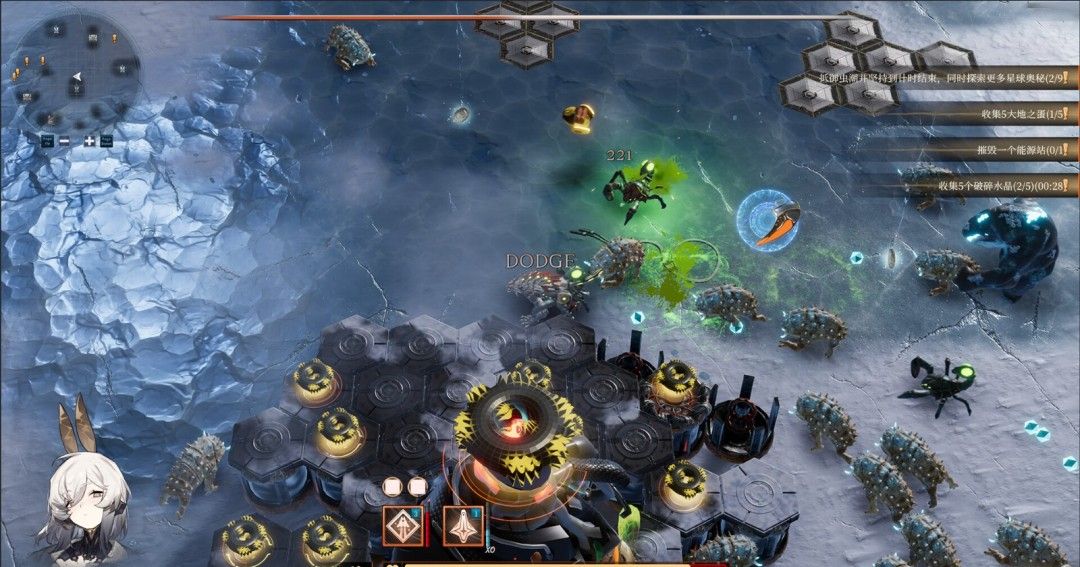Click the circular minimap

pyautogui.click(x=78, y=70)
